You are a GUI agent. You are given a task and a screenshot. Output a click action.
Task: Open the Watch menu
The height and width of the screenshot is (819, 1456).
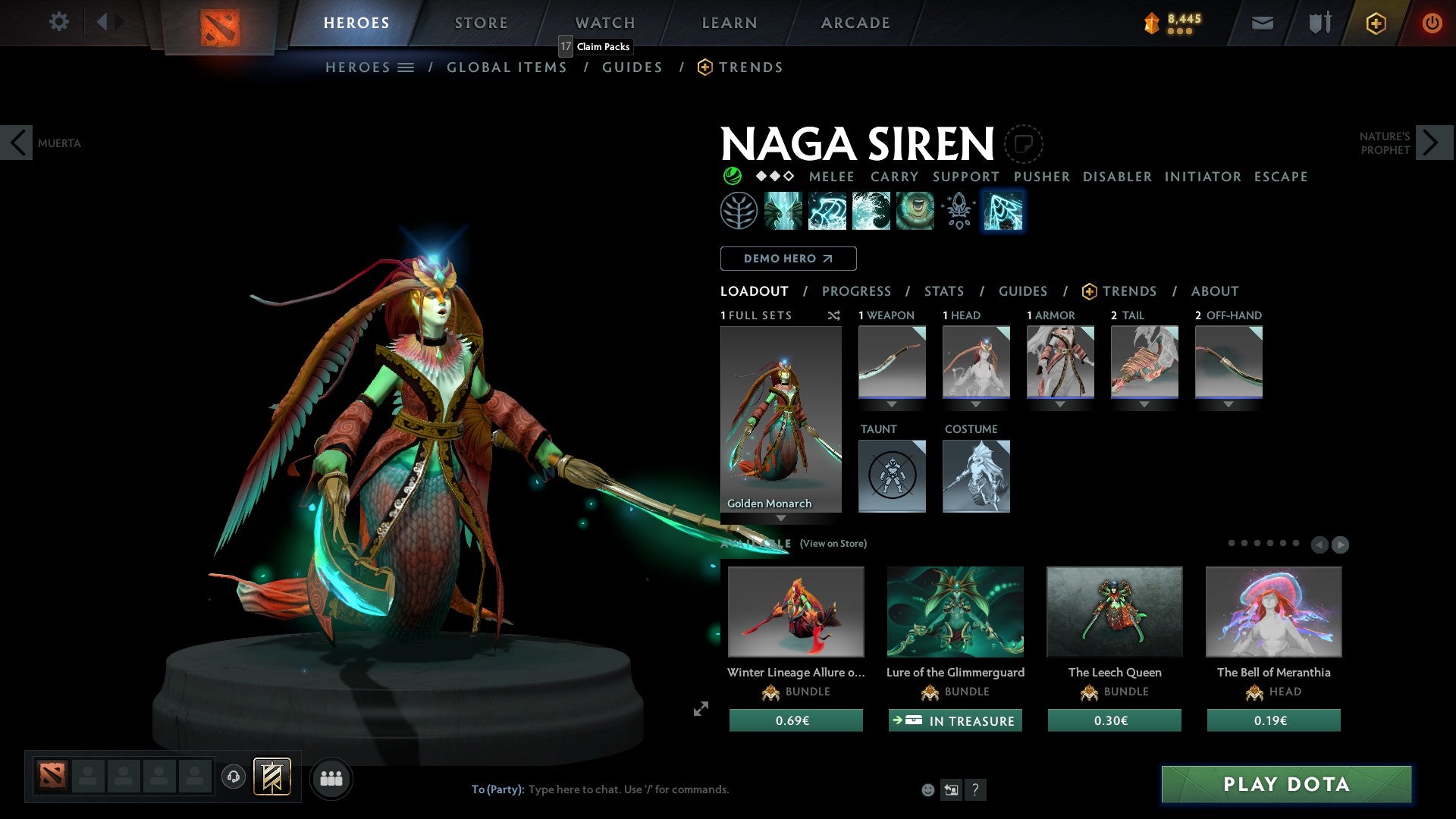tap(604, 22)
